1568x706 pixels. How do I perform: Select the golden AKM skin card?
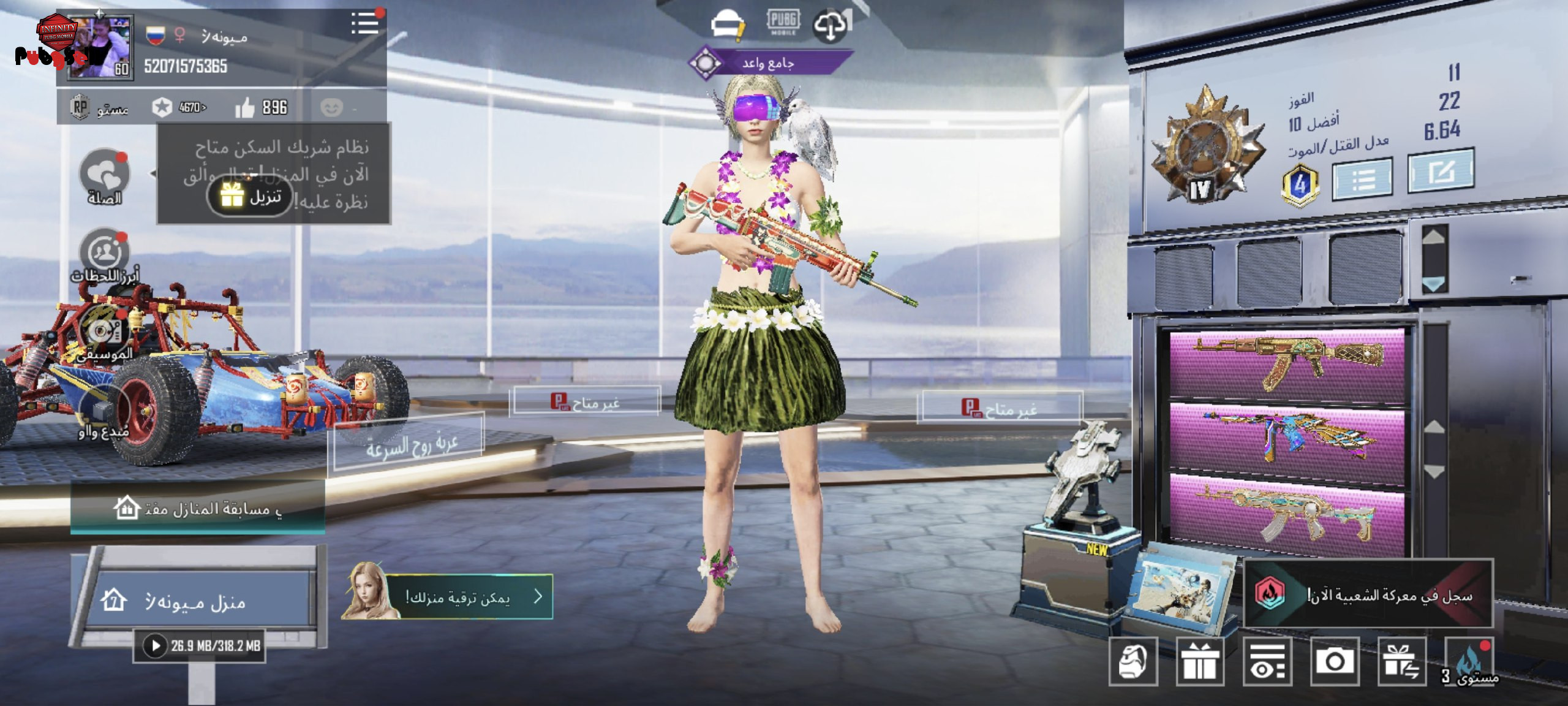coord(1287,365)
